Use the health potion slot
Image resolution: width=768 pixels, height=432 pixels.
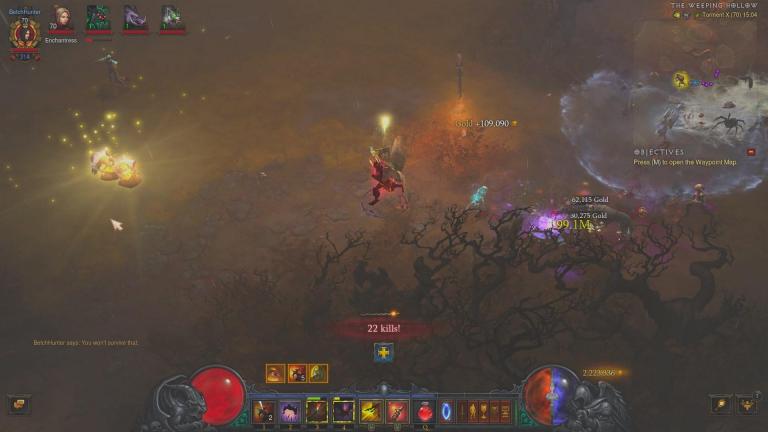tap(425, 410)
